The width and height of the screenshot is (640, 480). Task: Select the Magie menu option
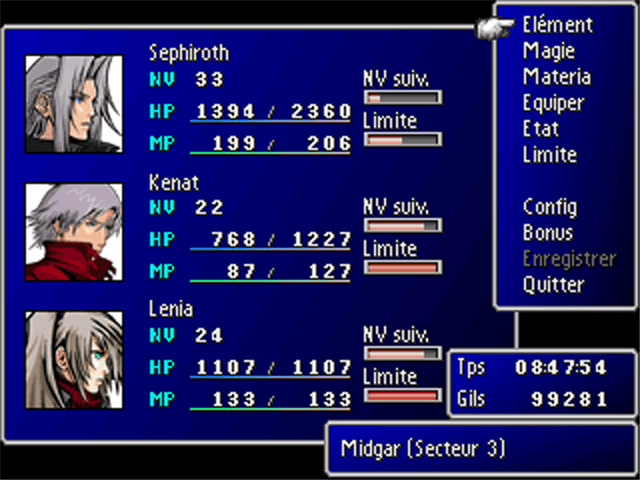pos(548,51)
